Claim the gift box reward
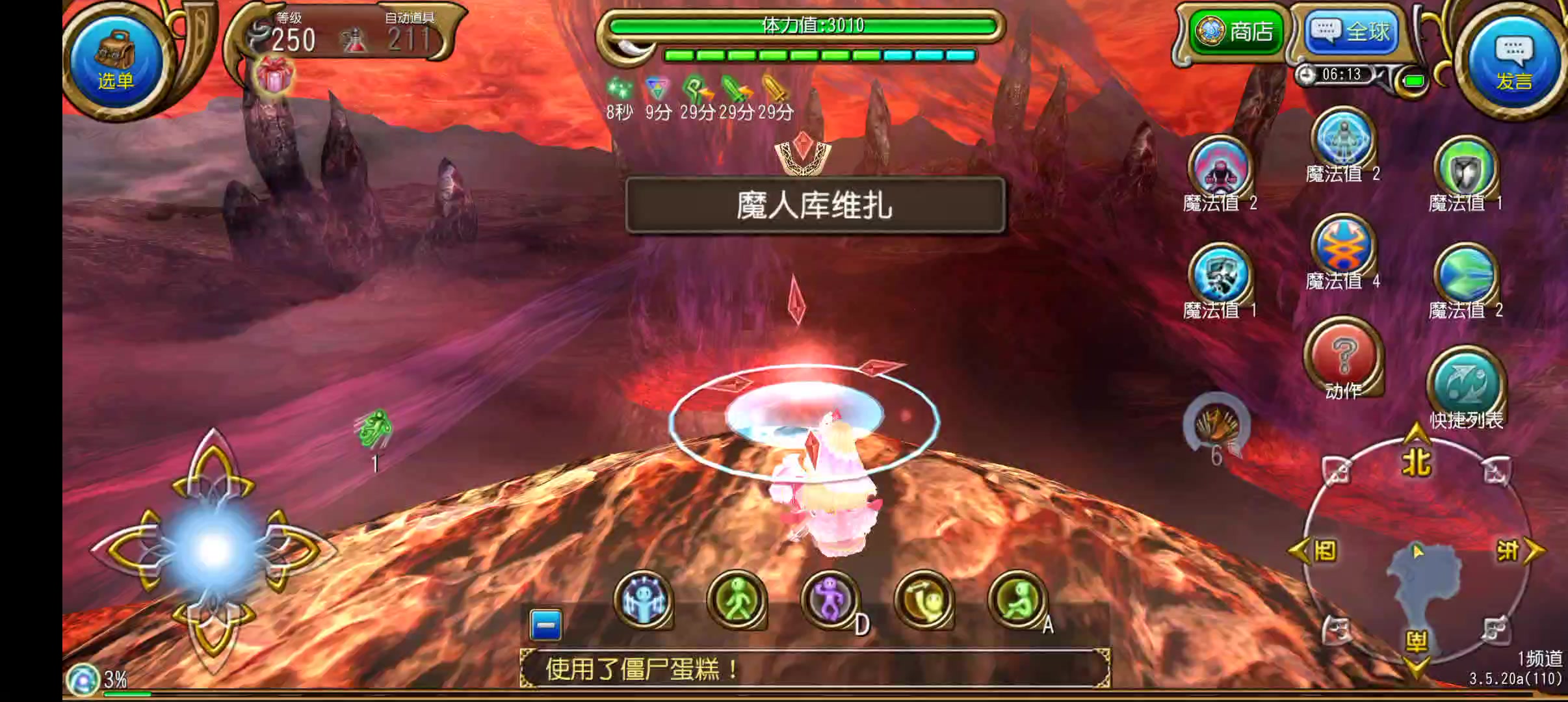Image resolution: width=1568 pixels, height=702 pixels. tap(274, 75)
